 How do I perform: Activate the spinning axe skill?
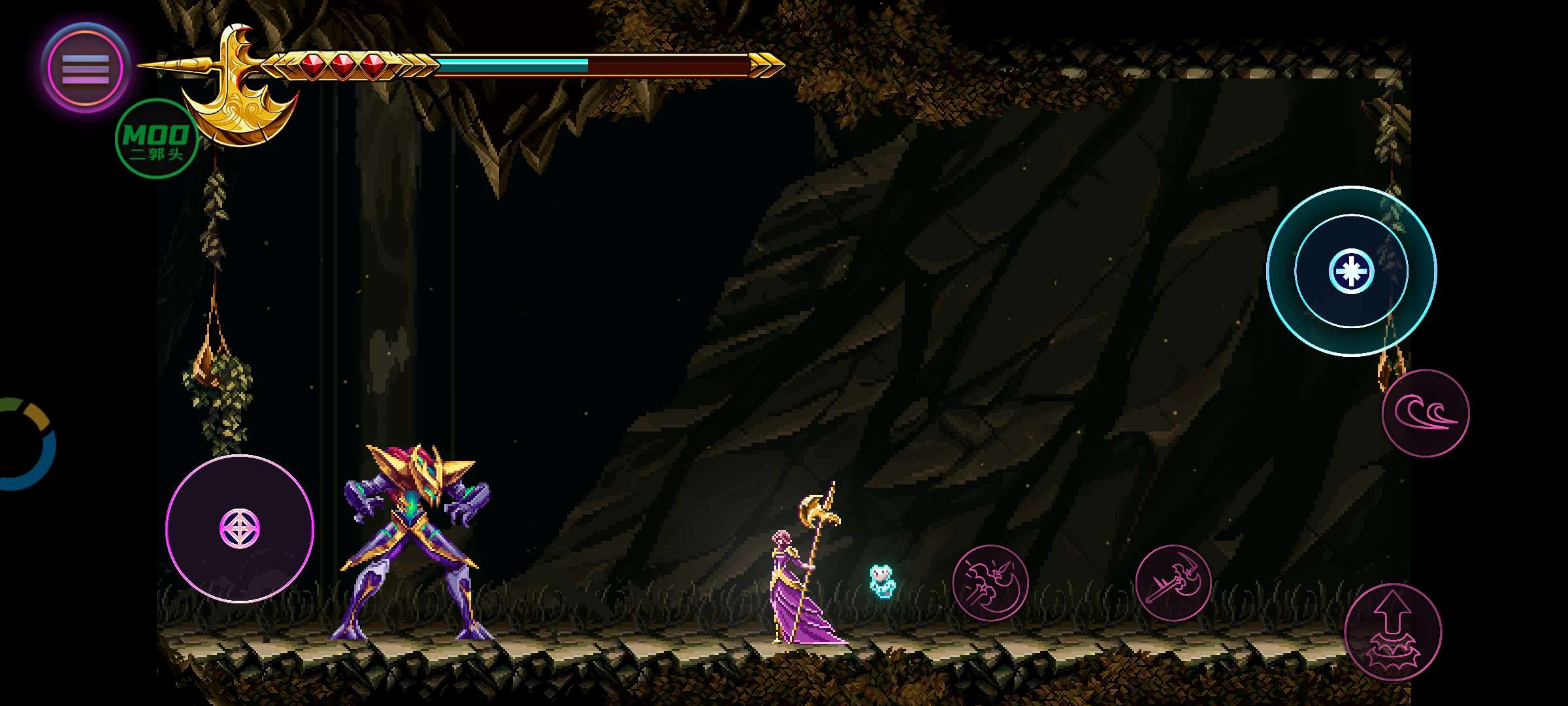(x=990, y=582)
